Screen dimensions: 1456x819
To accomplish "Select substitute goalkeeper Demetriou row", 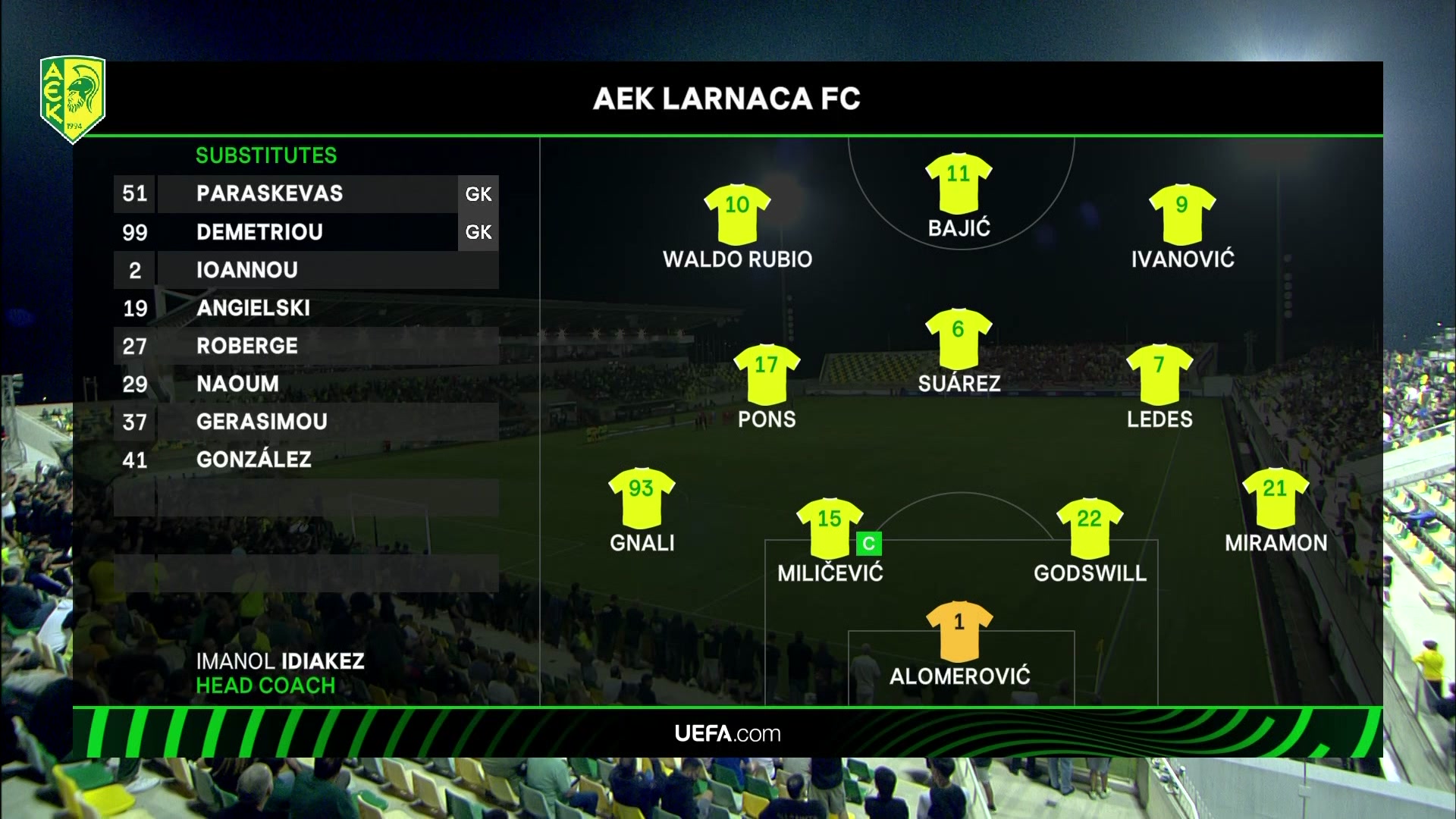I will coord(259,232).
